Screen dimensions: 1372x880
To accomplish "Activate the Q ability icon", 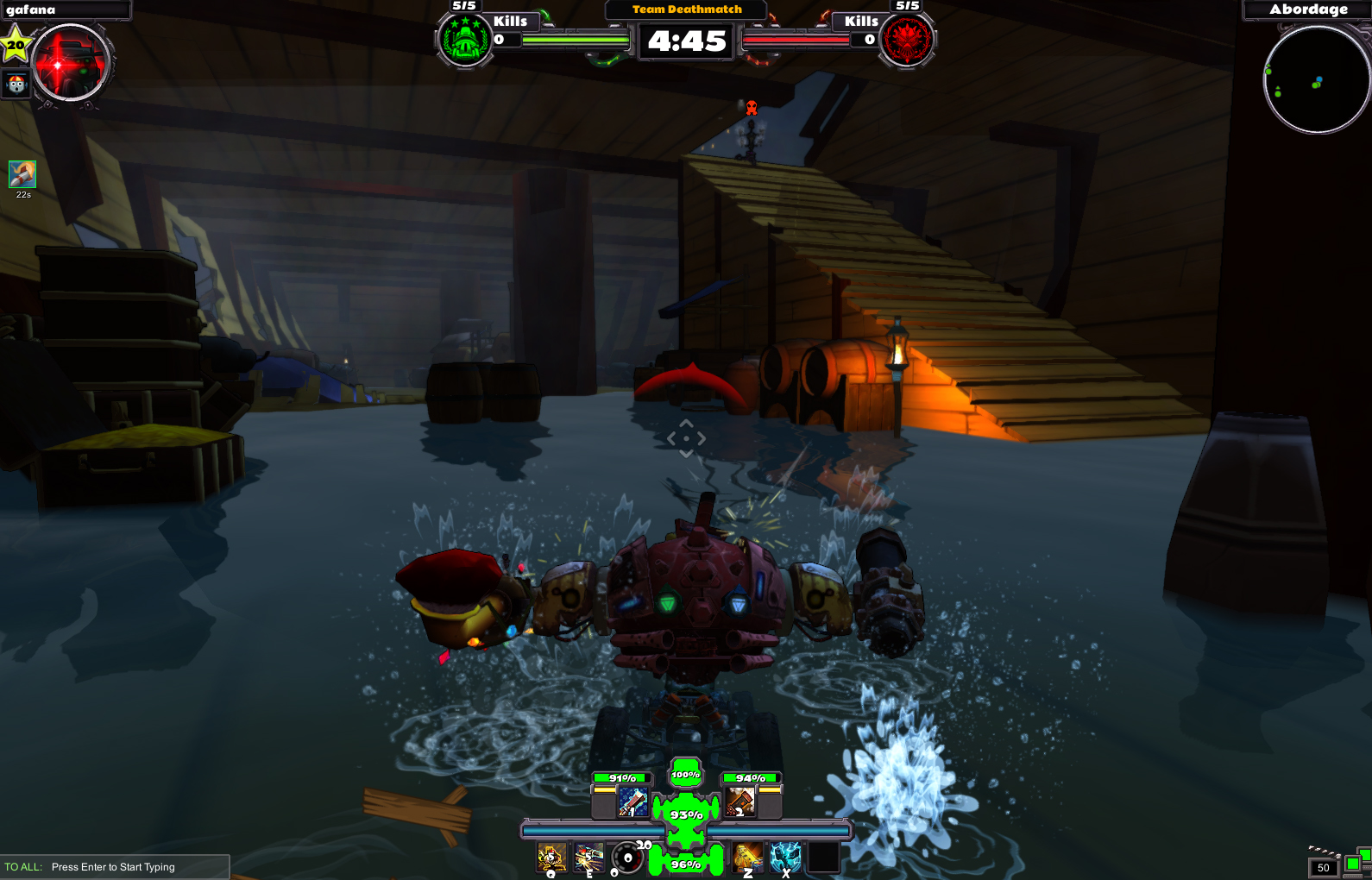I will point(550,857).
